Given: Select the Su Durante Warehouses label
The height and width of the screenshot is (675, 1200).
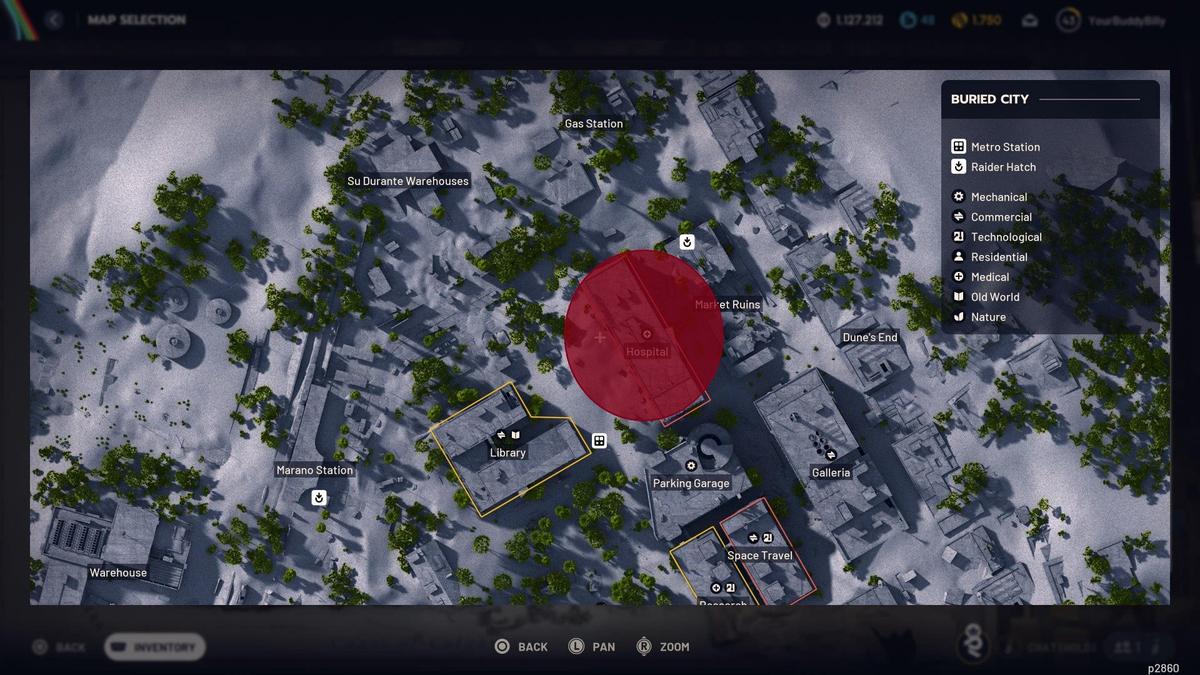Looking at the screenshot, I should pos(408,181).
